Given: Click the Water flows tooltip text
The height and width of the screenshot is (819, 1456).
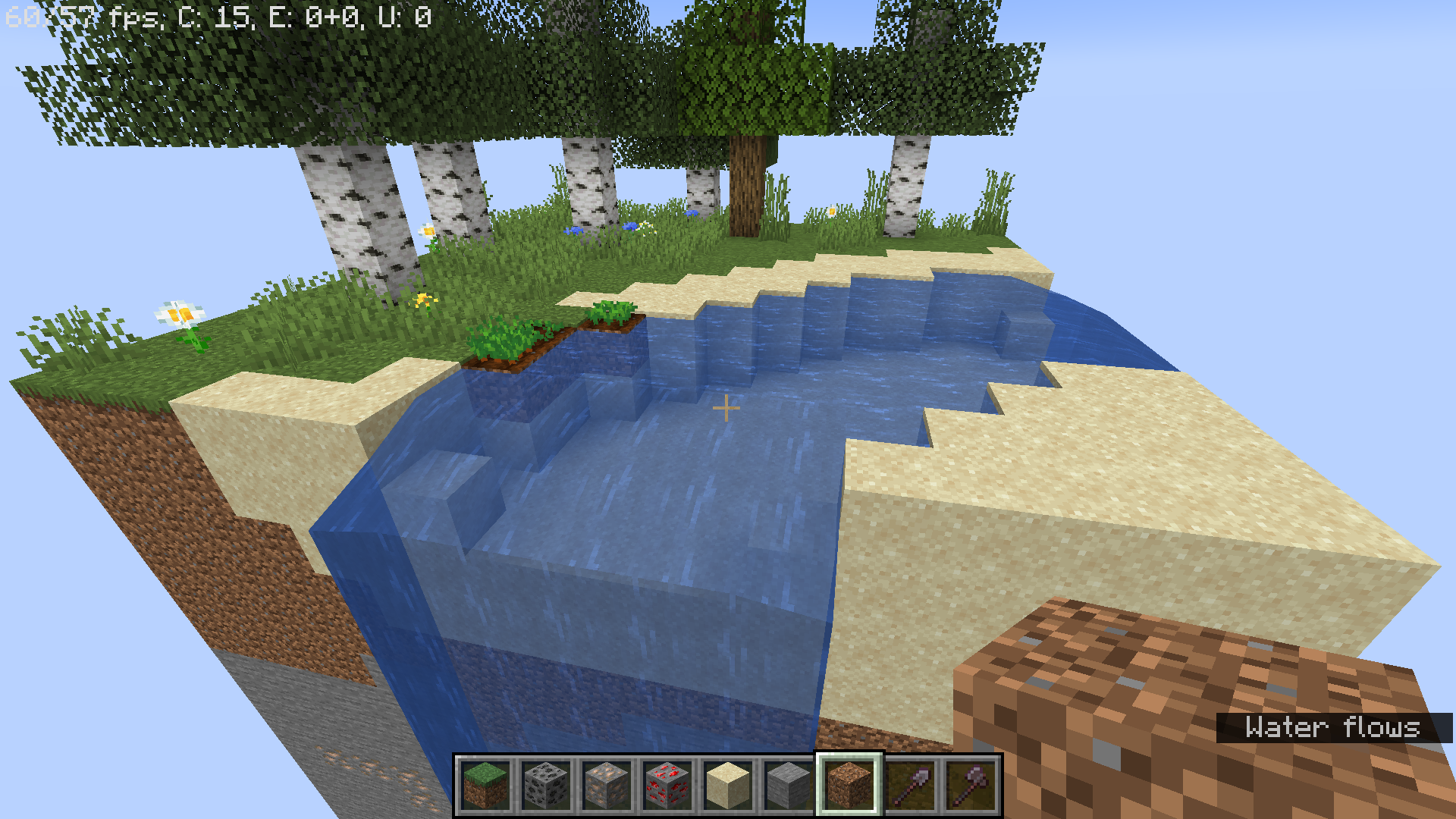Looking at the screenshot, I should pyautogui.click(x=1333, y=728).
